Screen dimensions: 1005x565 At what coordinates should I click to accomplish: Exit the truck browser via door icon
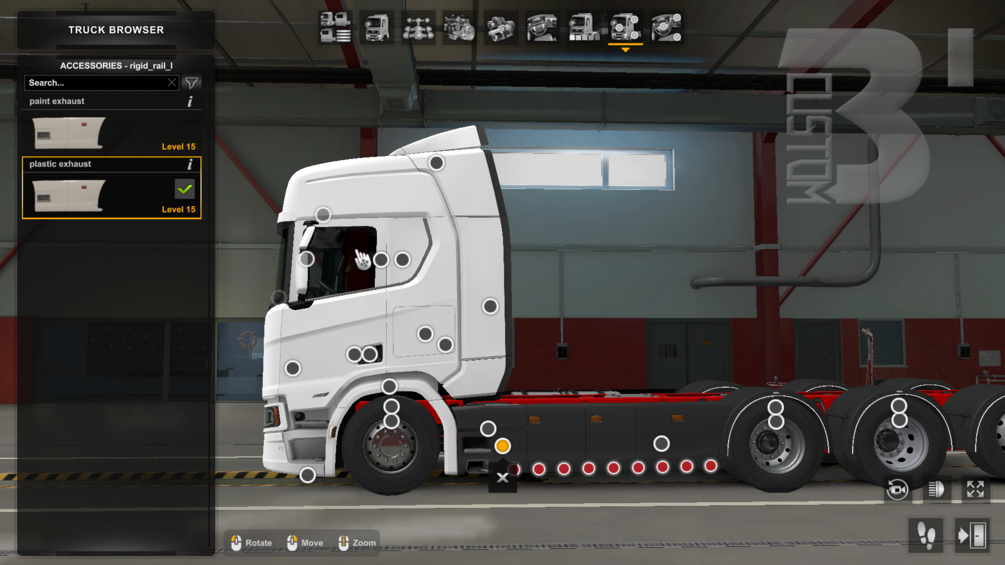971,536
